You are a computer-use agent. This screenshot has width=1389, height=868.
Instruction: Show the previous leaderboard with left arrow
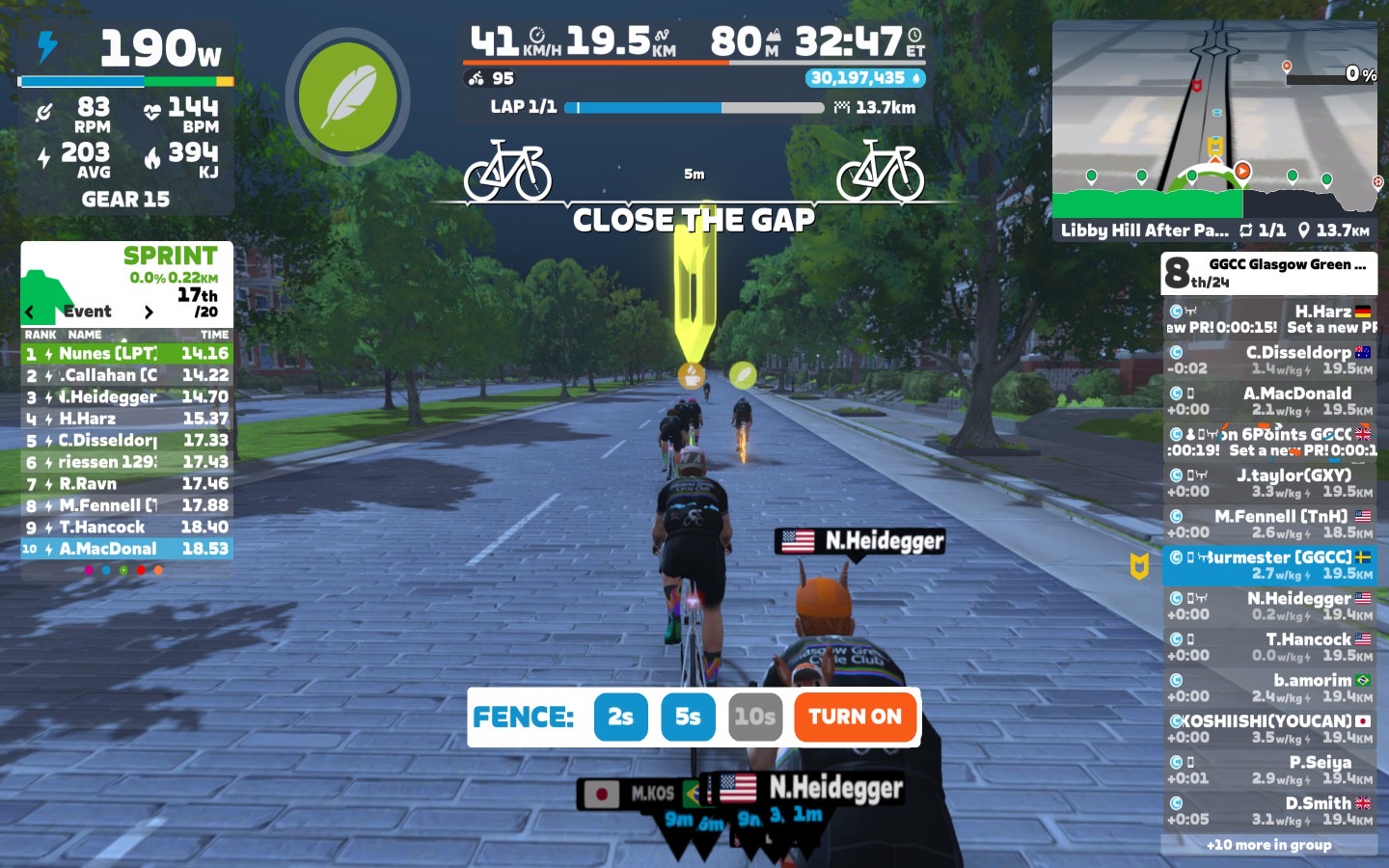[x=30, y=312]
